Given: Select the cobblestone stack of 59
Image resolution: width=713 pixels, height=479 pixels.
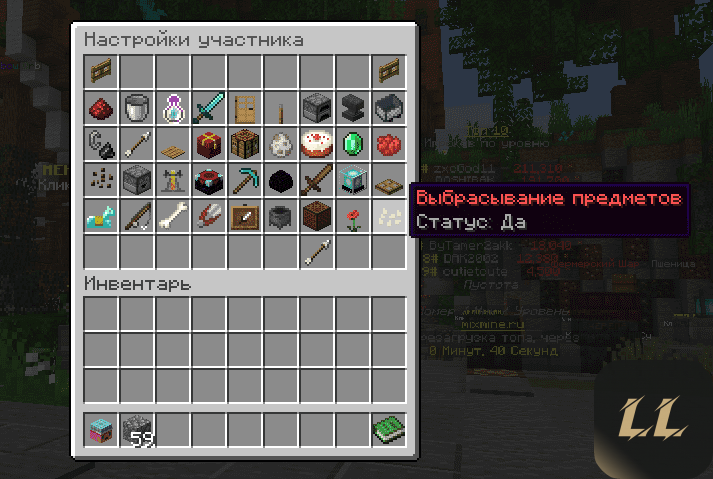Looking at the screenshot, I should pyautogui.click(x=136, y=431).
